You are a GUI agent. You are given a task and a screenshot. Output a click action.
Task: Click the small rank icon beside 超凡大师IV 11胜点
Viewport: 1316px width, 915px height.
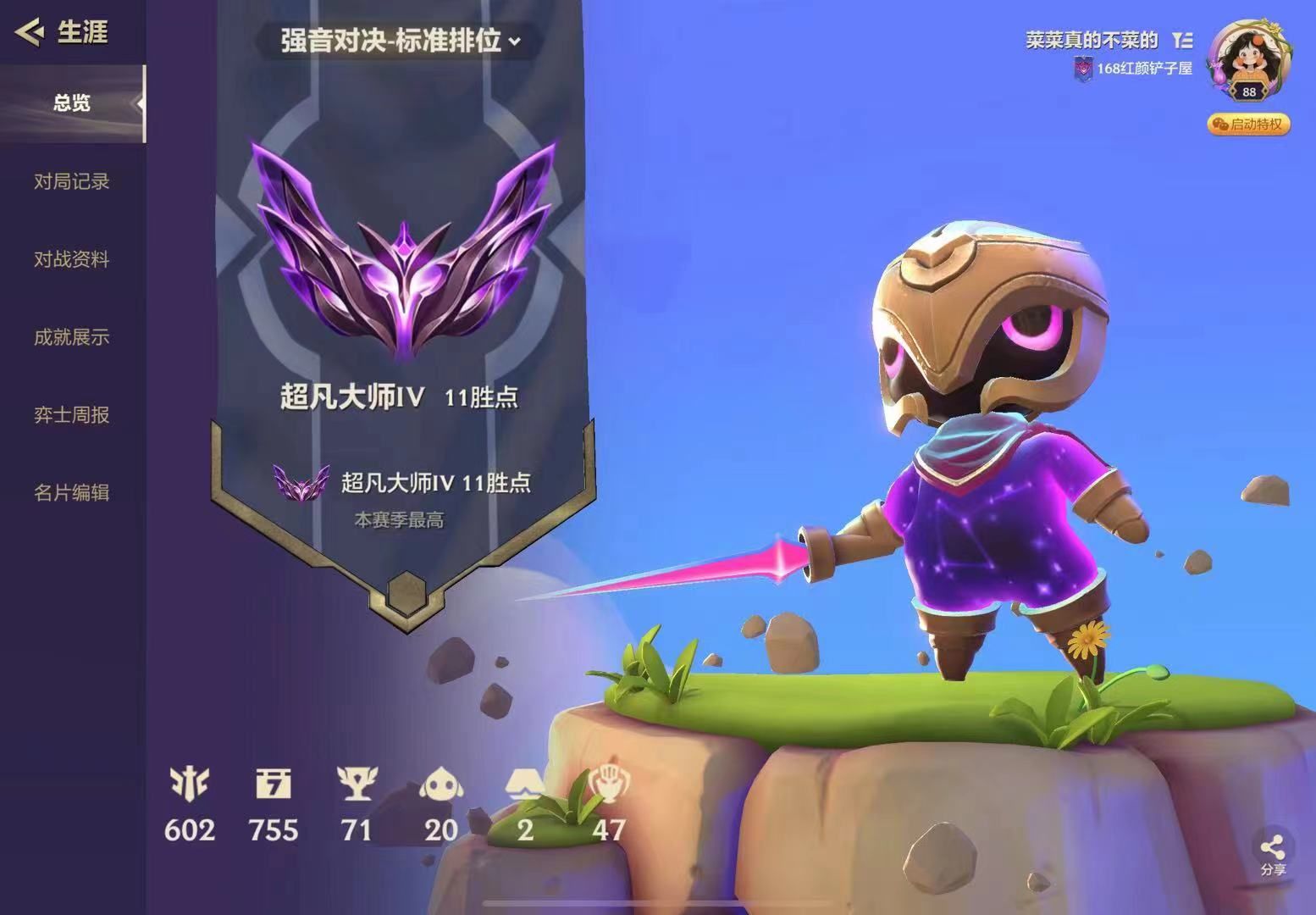[x=301, y=483]
